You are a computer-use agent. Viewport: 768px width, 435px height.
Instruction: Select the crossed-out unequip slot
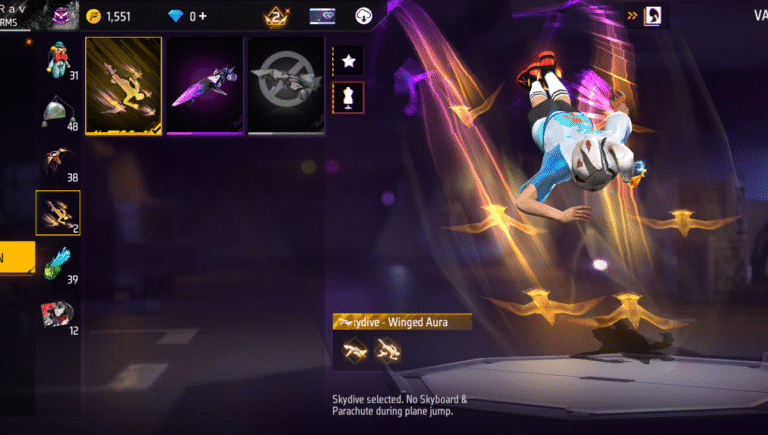286,85
